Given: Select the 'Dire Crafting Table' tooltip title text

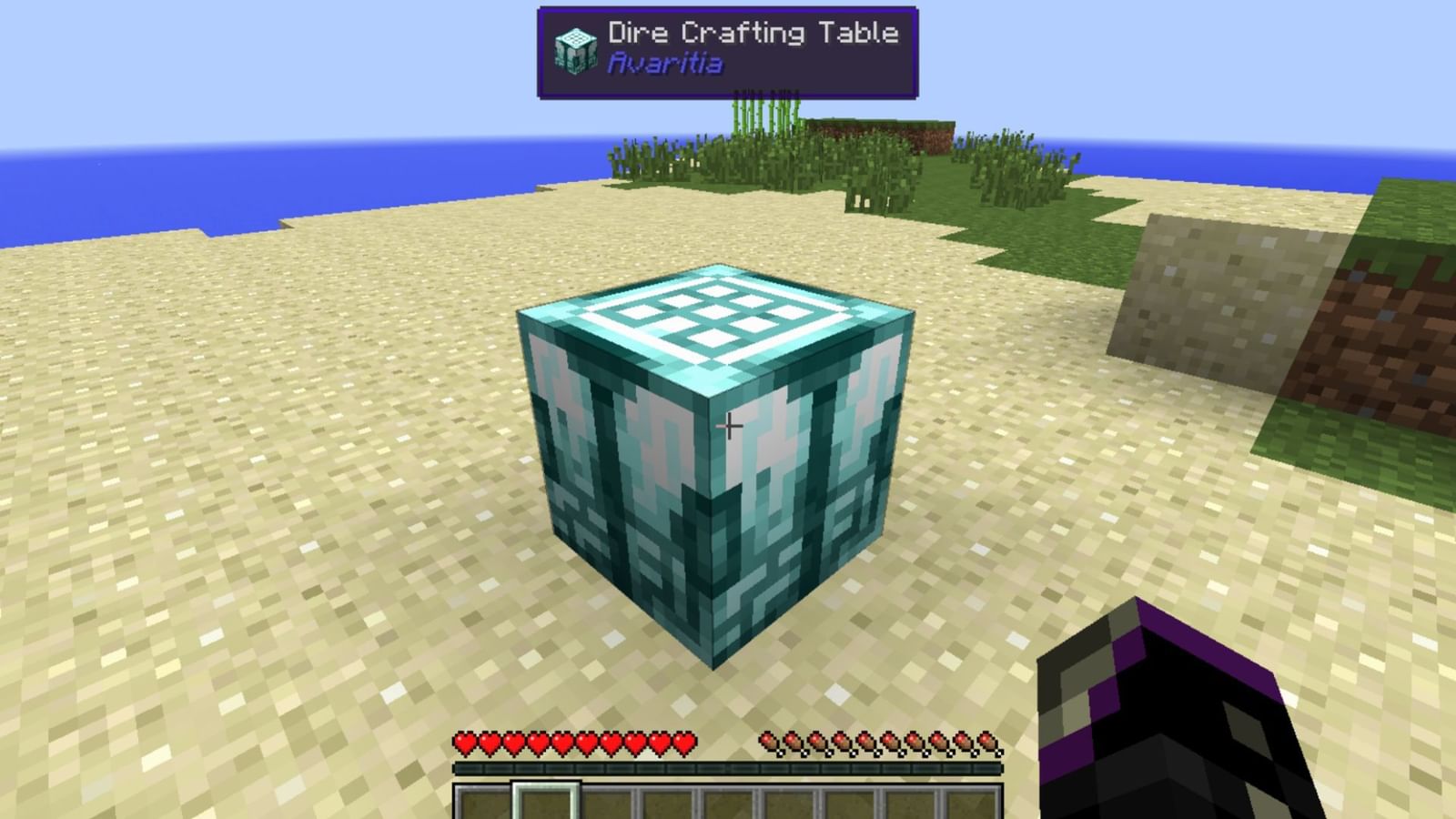Looking at the screenshot, I should tap(751, 32).
